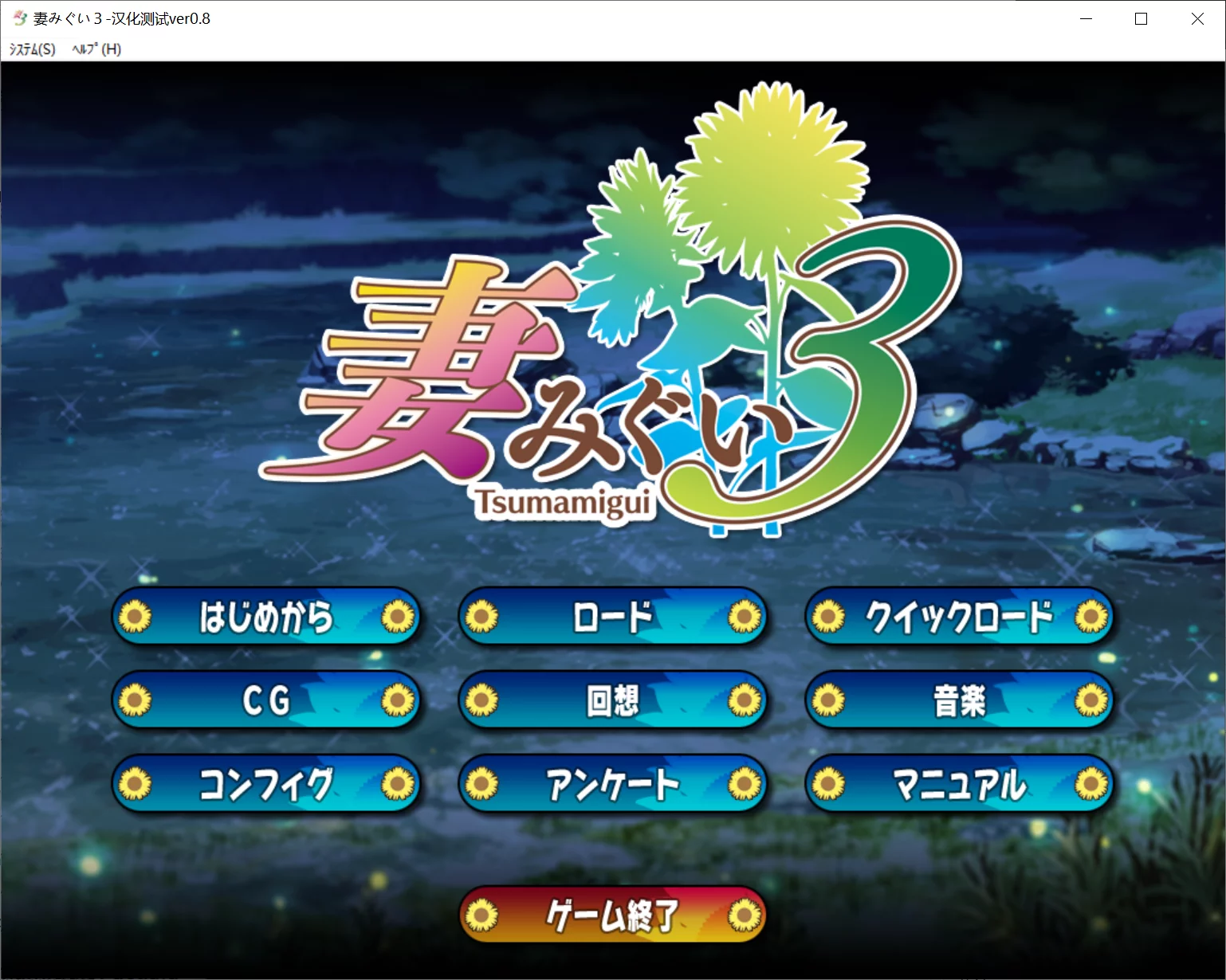This screenshot has width=1226, height=980.
Task: Open the CG gallery
Action: click(x=266, y=700)
